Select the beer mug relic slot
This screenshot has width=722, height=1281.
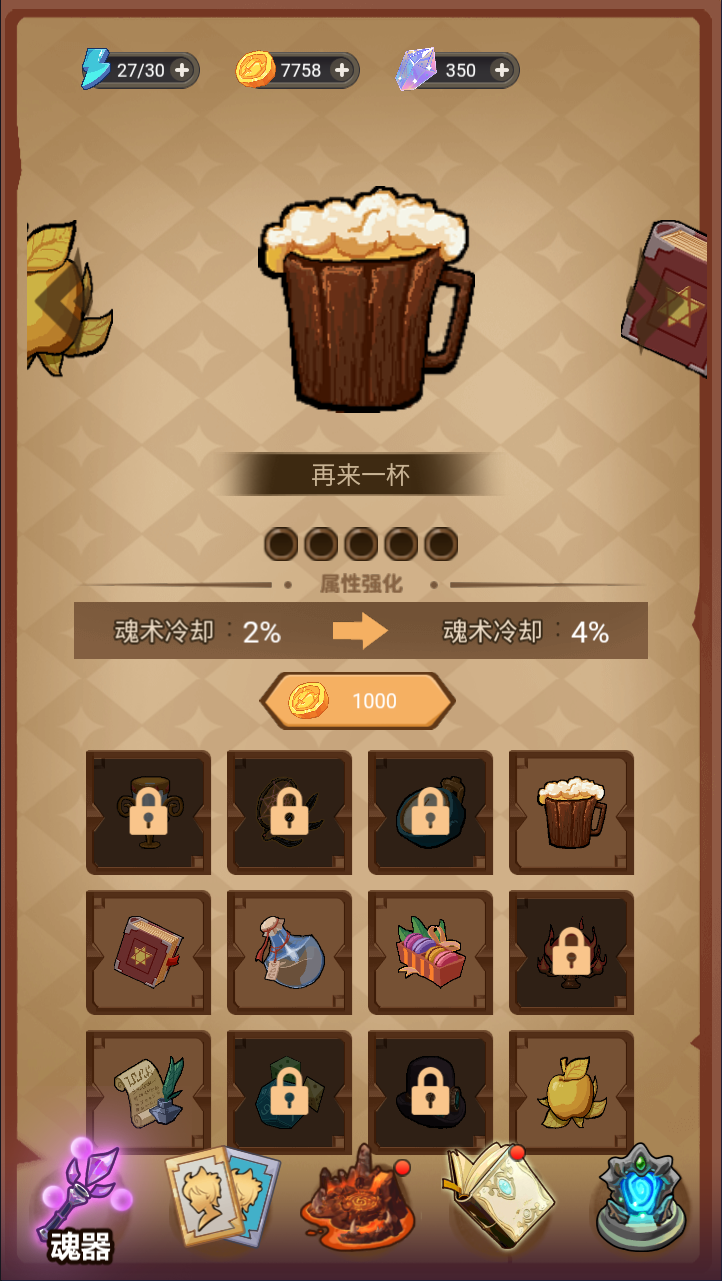[x=571, y=811]
